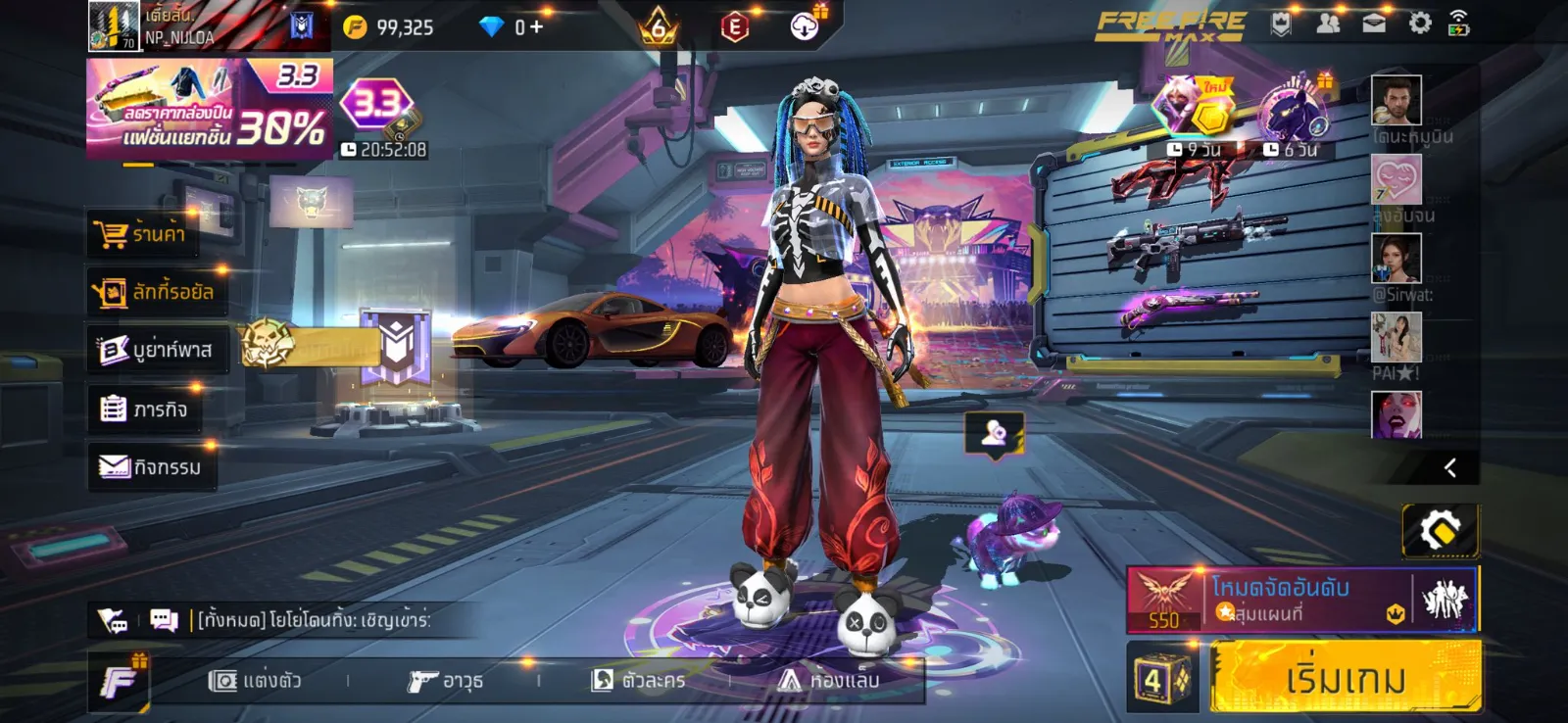Viewport: 1568px width, 723px height.
Task: Open the อาวุธ weapons tab
Action: 446,680
